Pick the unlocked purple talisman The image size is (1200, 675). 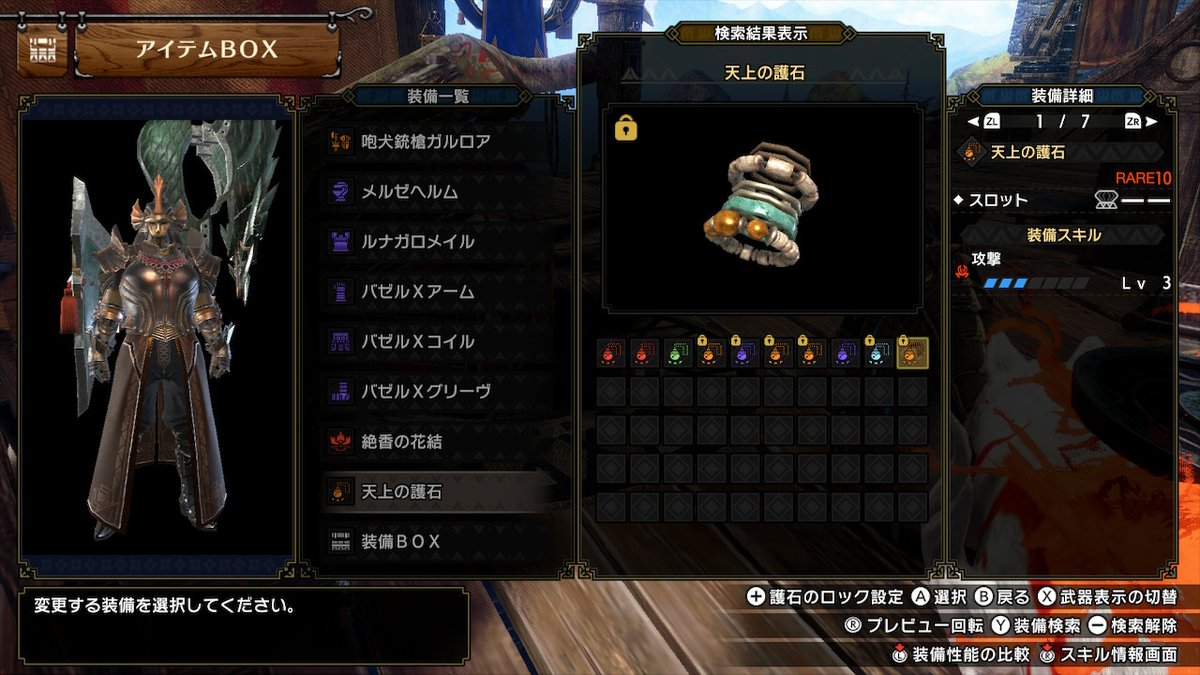coord(845,353)
